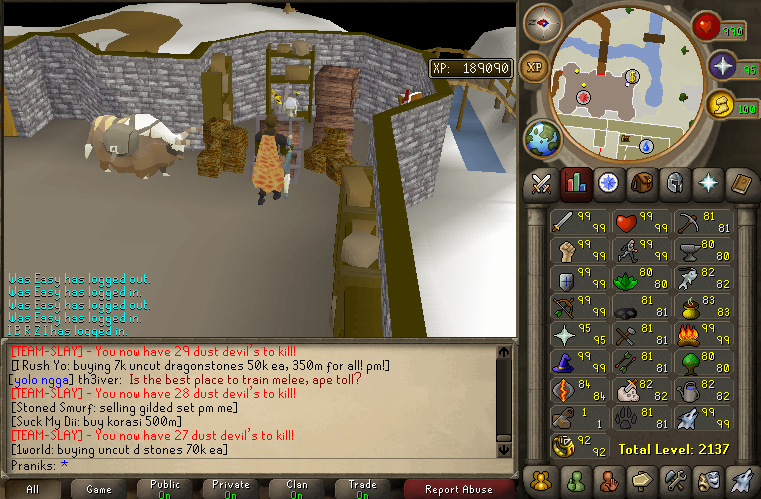Switch to the Inventory backpack tab
The width and height of the screenshot is (761, 499).
[643, 183]
